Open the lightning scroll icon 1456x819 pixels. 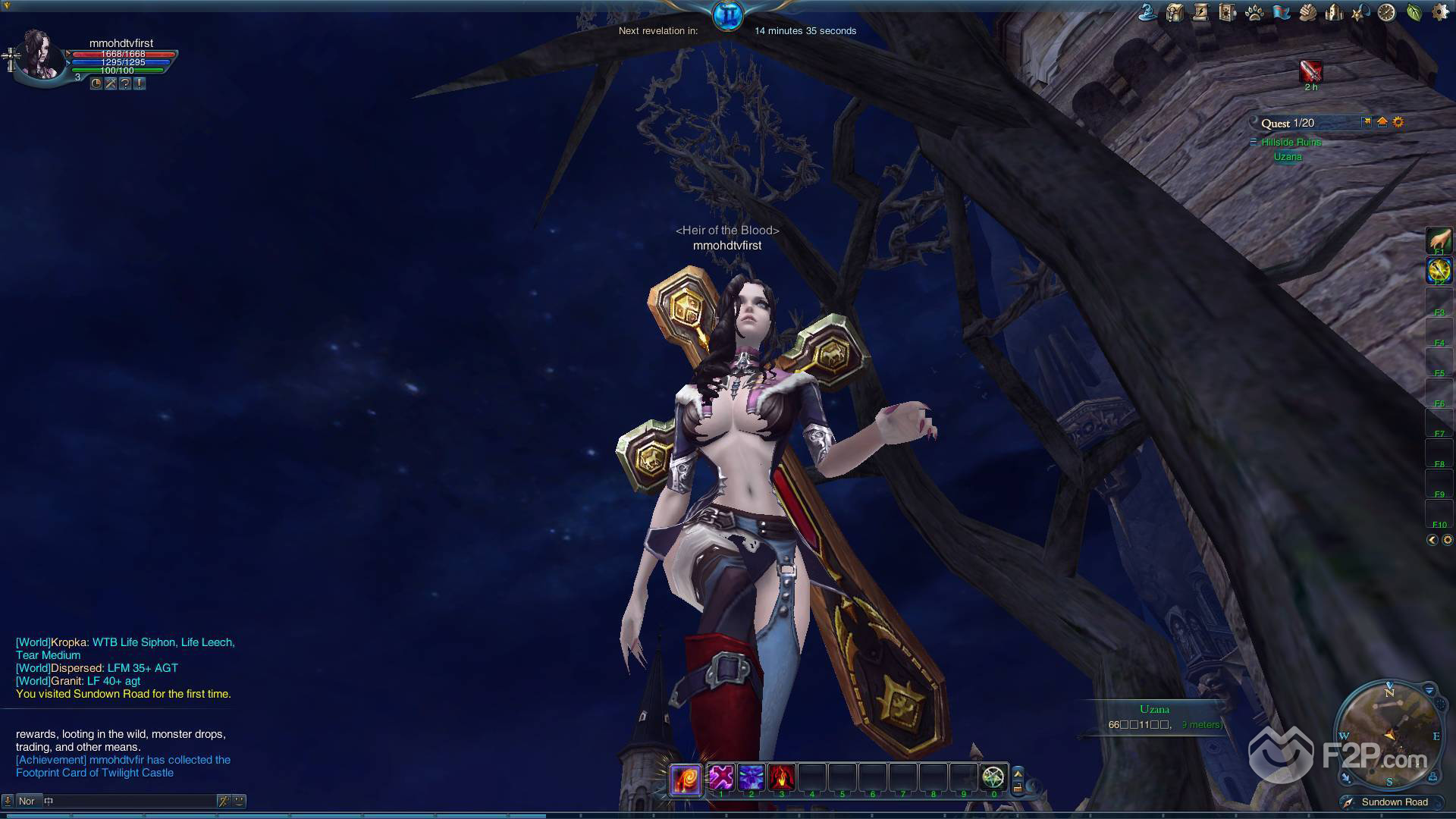1201,12
